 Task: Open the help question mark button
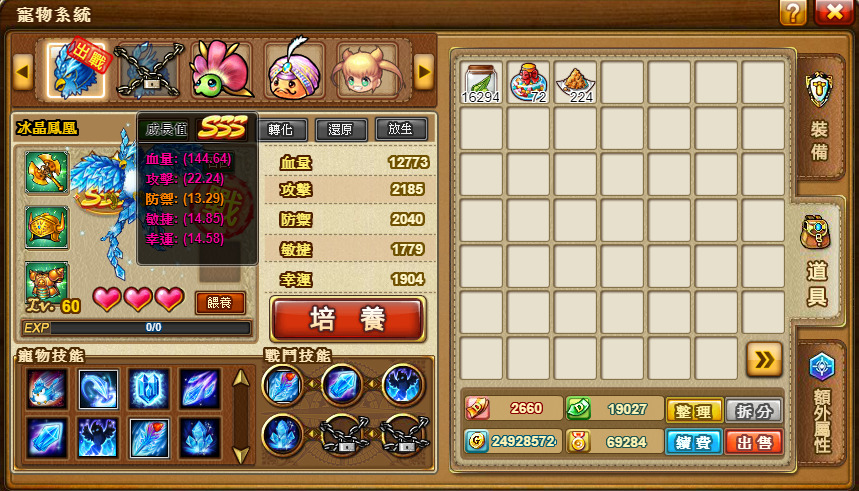[793, 13]
